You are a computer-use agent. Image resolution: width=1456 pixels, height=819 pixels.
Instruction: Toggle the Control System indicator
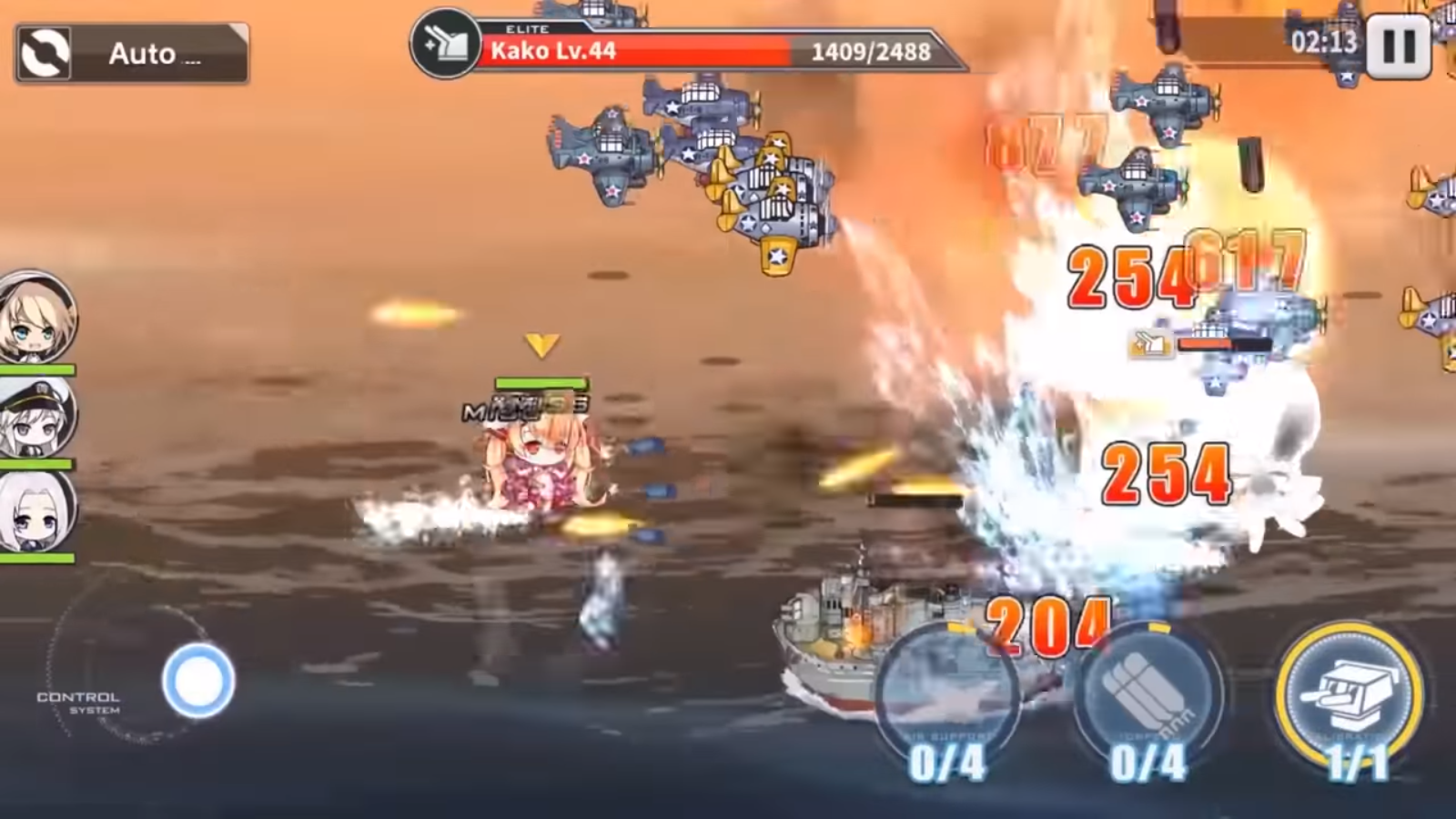click(80, 701)
